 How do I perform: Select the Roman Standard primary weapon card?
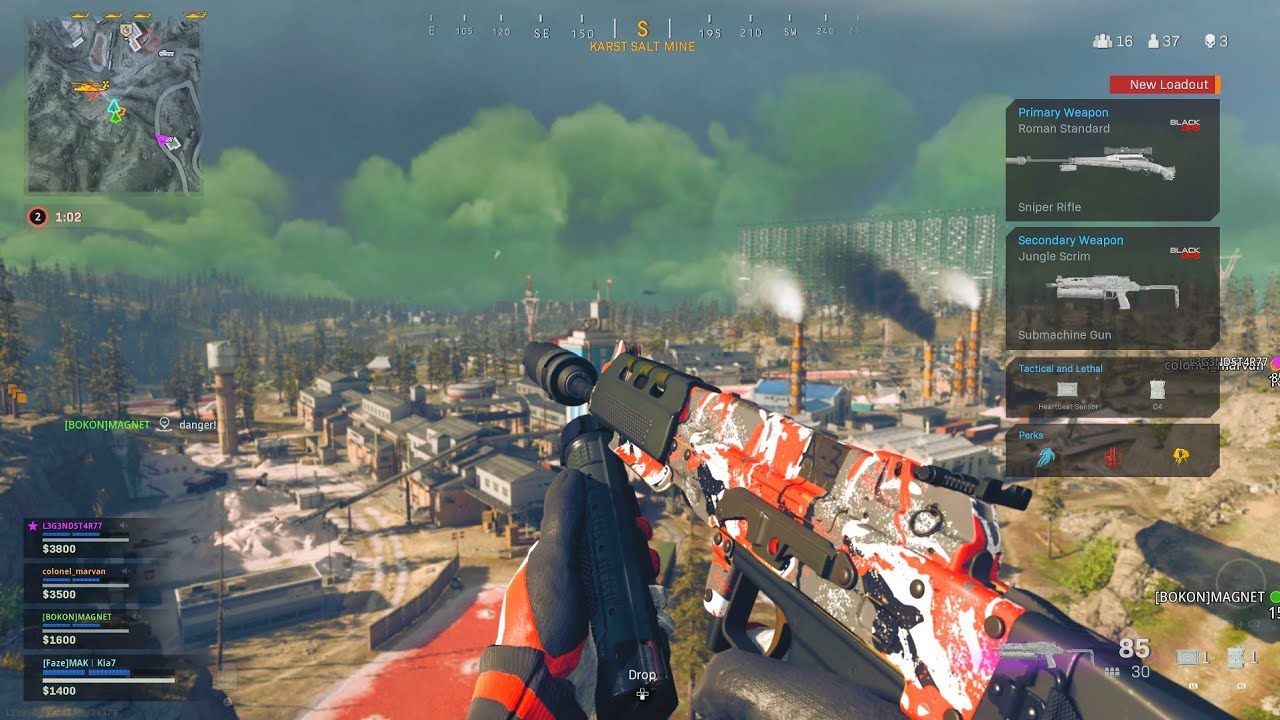(1112, 160)
